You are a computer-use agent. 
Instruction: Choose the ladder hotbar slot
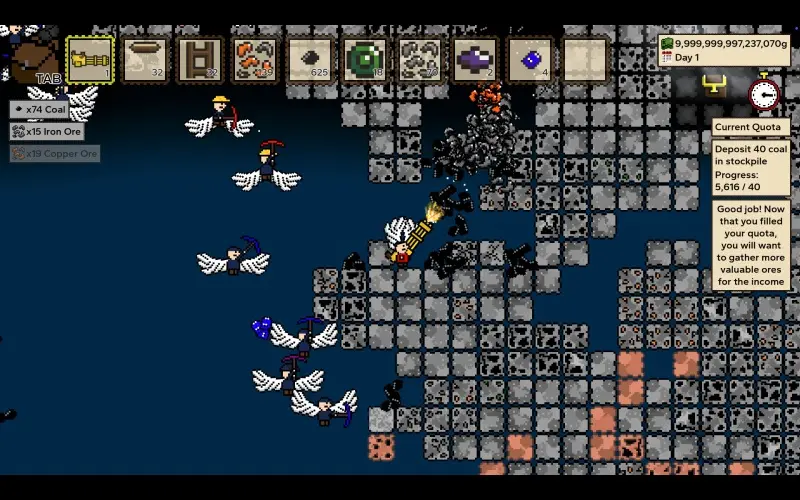pyautogui.click(x=201, y=59)
